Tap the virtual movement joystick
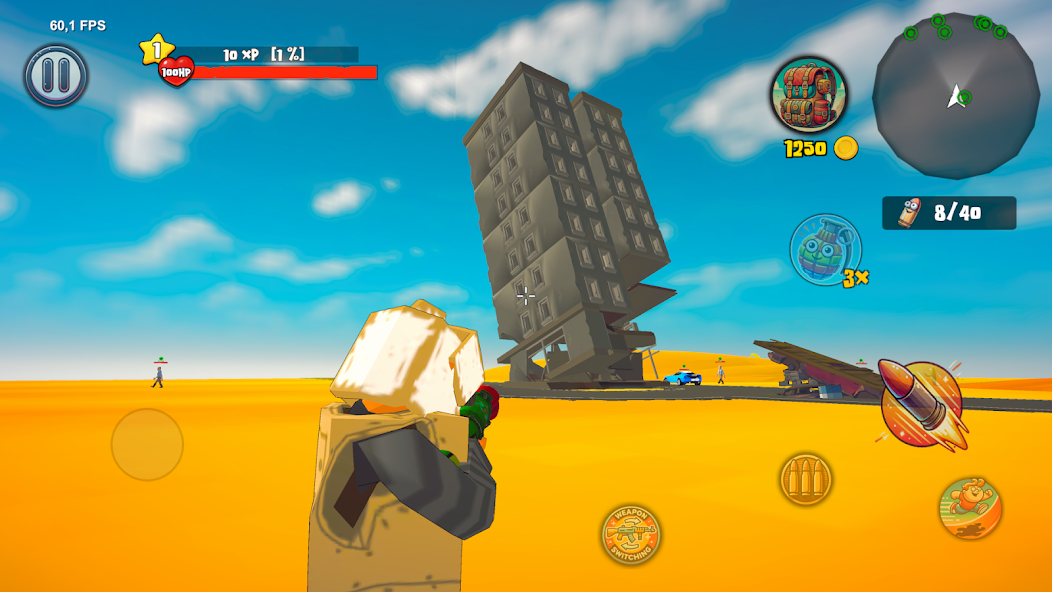The height and width of the screenshot is (592, 1052). pyautogui.click(x=147, y=444)
